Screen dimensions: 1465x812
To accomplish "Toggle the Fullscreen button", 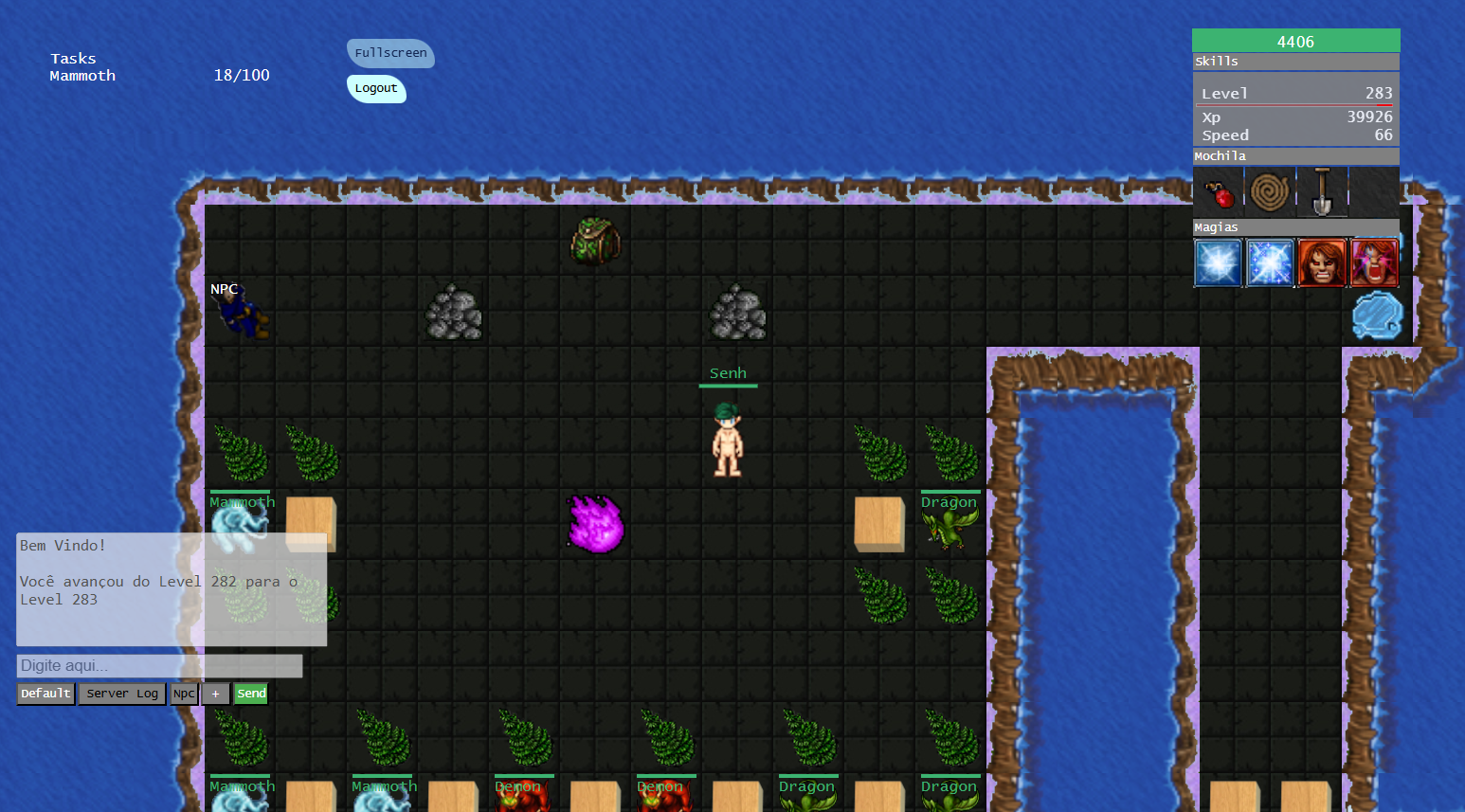I will [390, 53].
